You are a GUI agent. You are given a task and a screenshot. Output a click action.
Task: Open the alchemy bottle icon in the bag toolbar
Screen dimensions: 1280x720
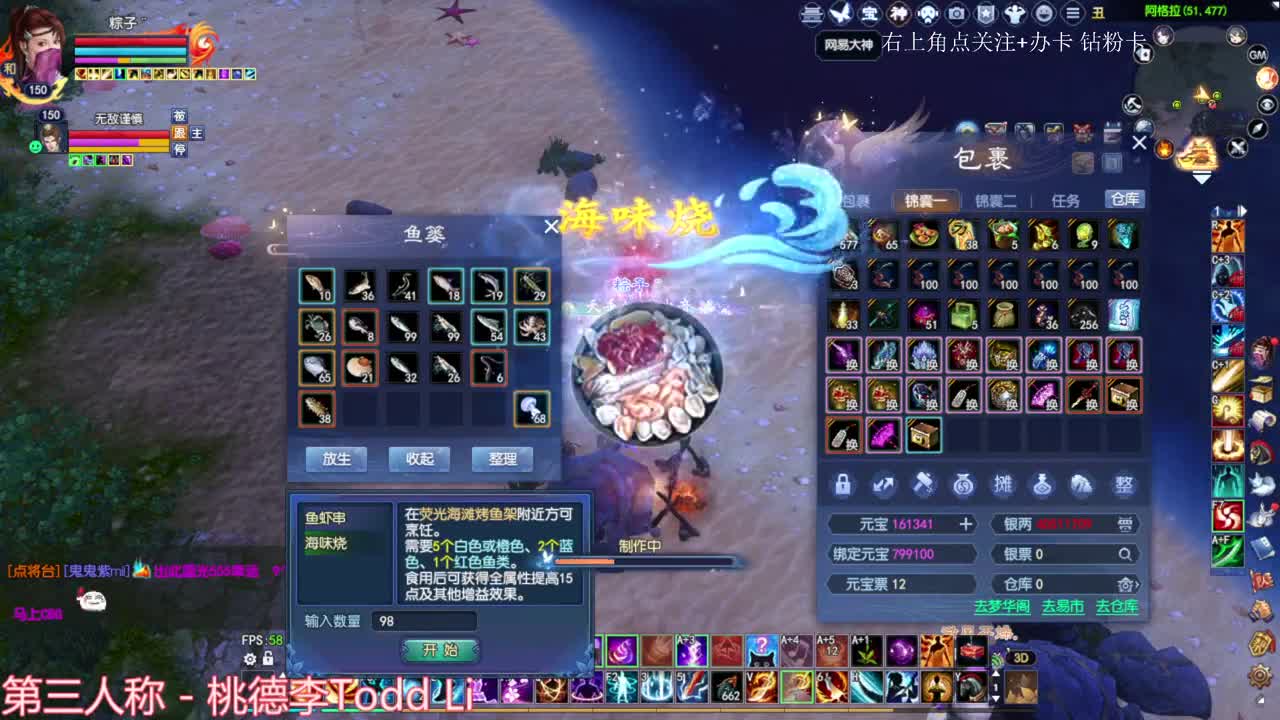click(x=1042, y=483)
